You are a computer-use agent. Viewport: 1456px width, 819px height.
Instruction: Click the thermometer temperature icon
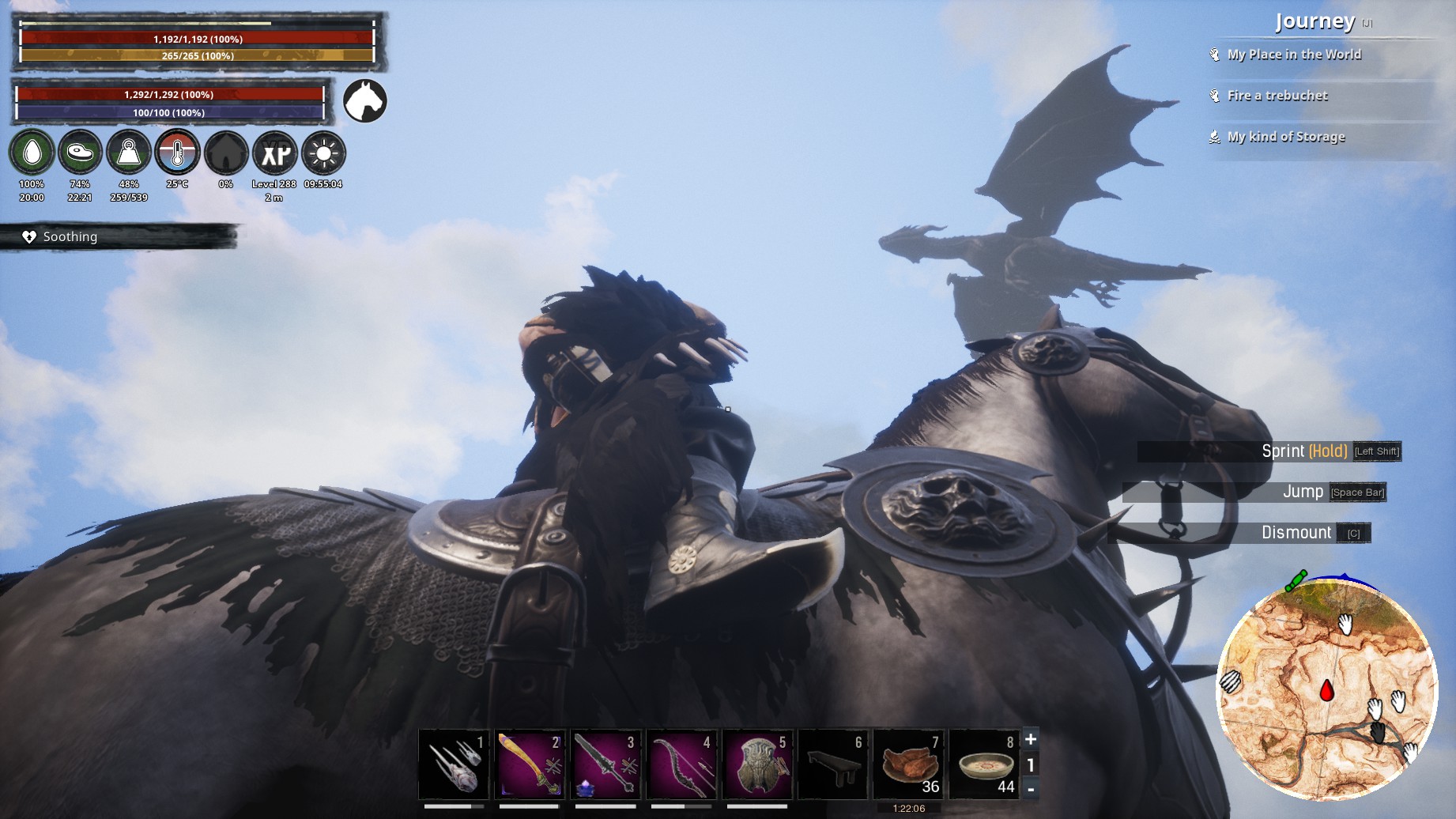(x=177, y=153)
